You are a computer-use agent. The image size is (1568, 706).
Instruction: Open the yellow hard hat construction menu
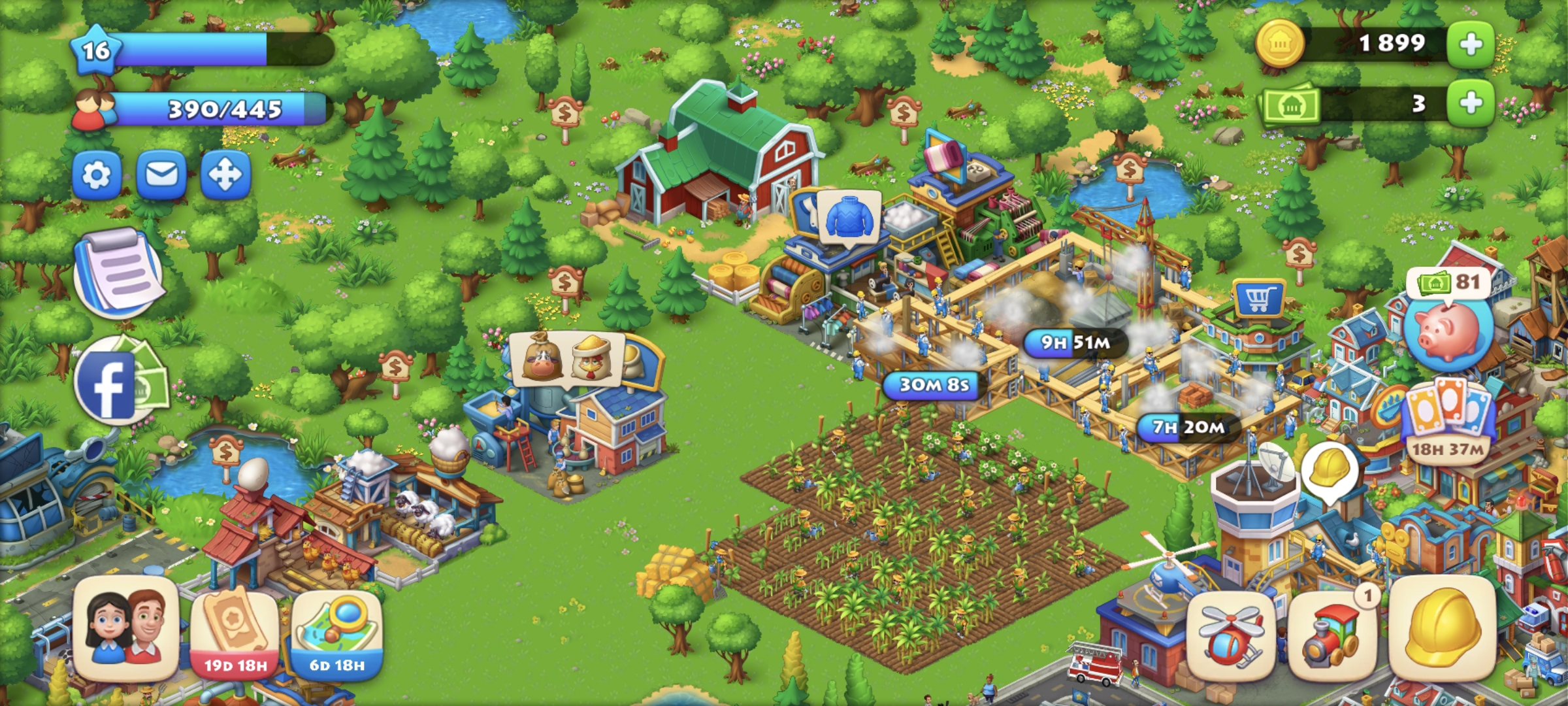coord(1443,629)
